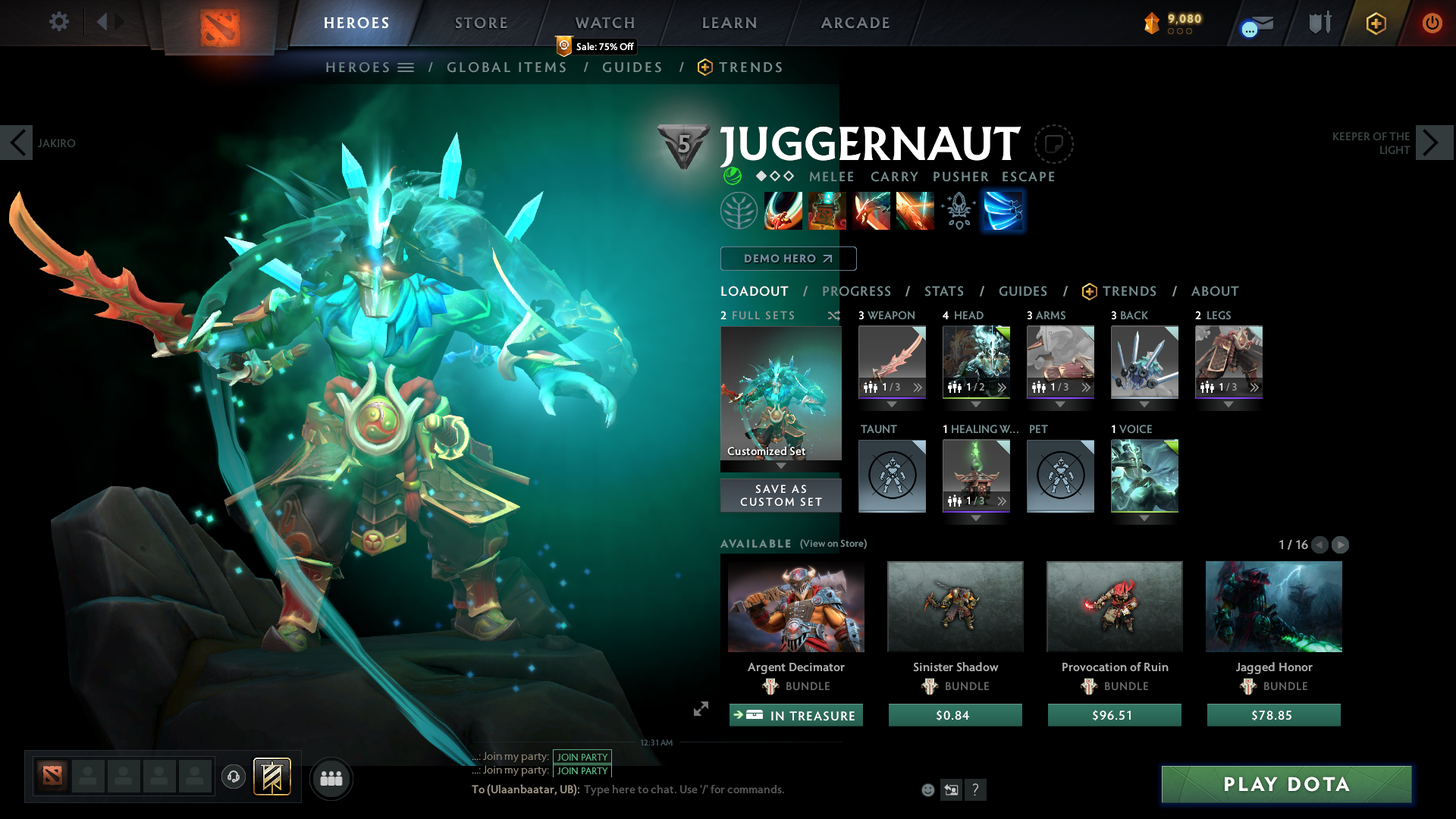Open Juggernaut's talent tree icon
The width and height of the screenshot is (1456, 819).
(739, 211)
